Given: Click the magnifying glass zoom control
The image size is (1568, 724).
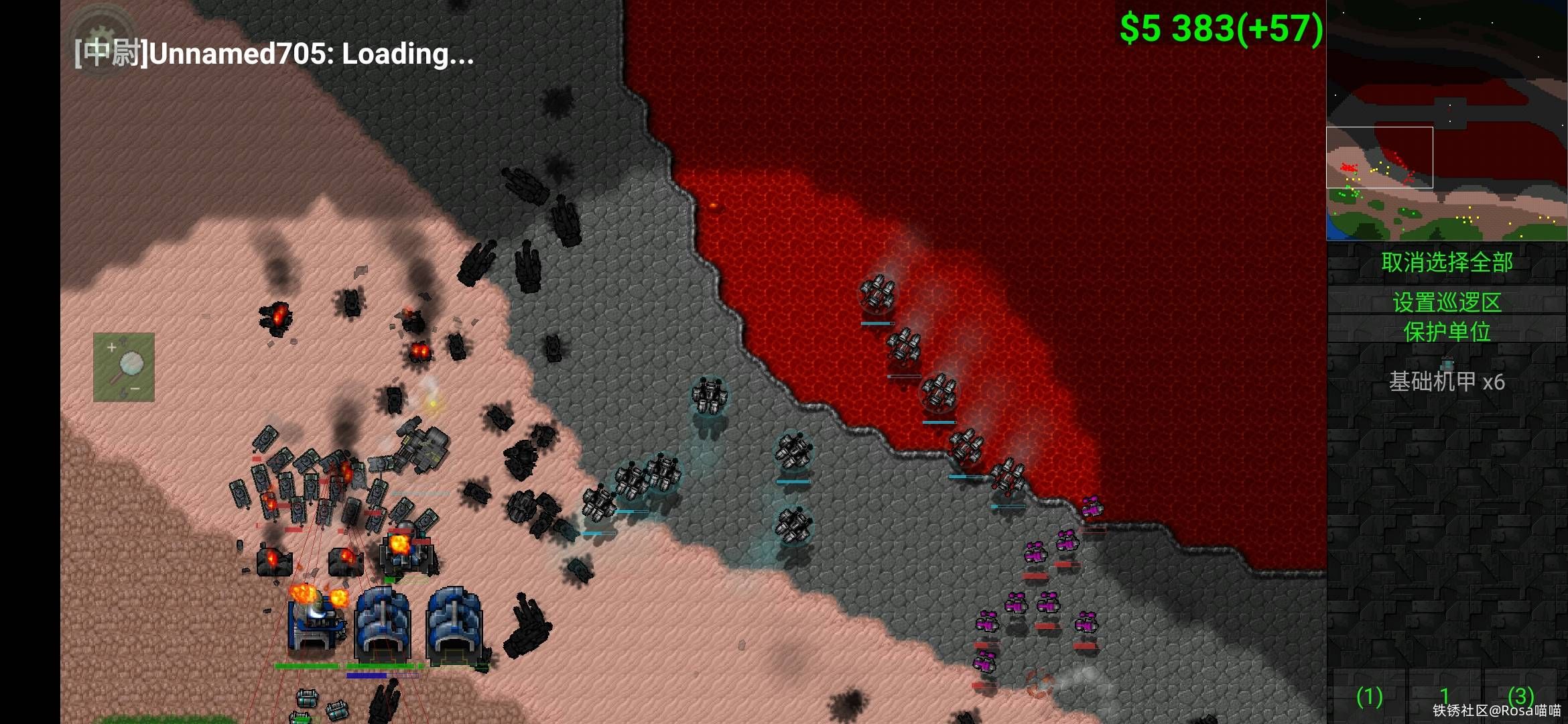Looking at the screenshot, I should pyautogui.click(x=124, y=367).
